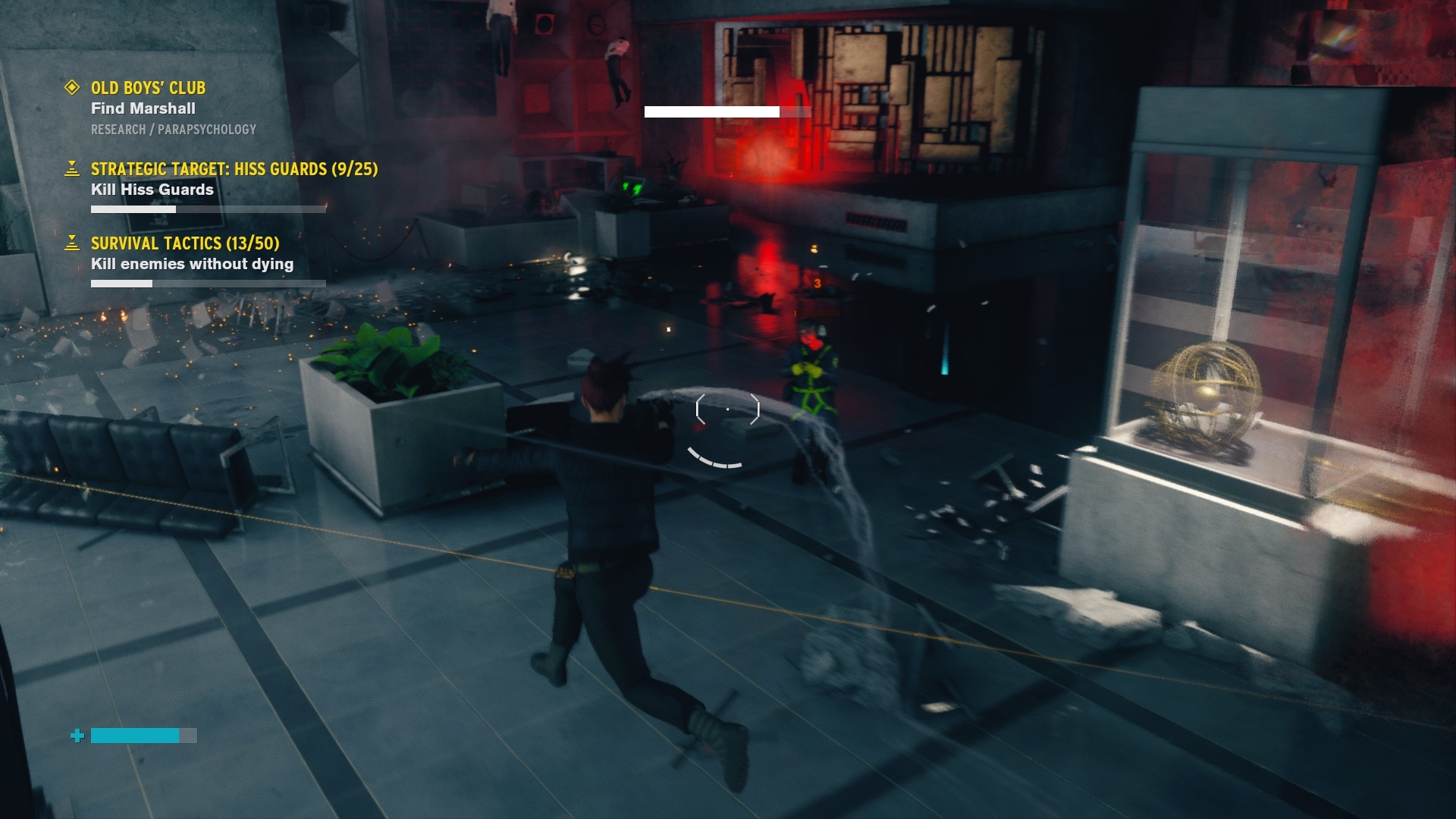The width and height of the screenshot is (1456, 819).
Task: Click the diamond main mission icon
Action: (x=72, y=88)
